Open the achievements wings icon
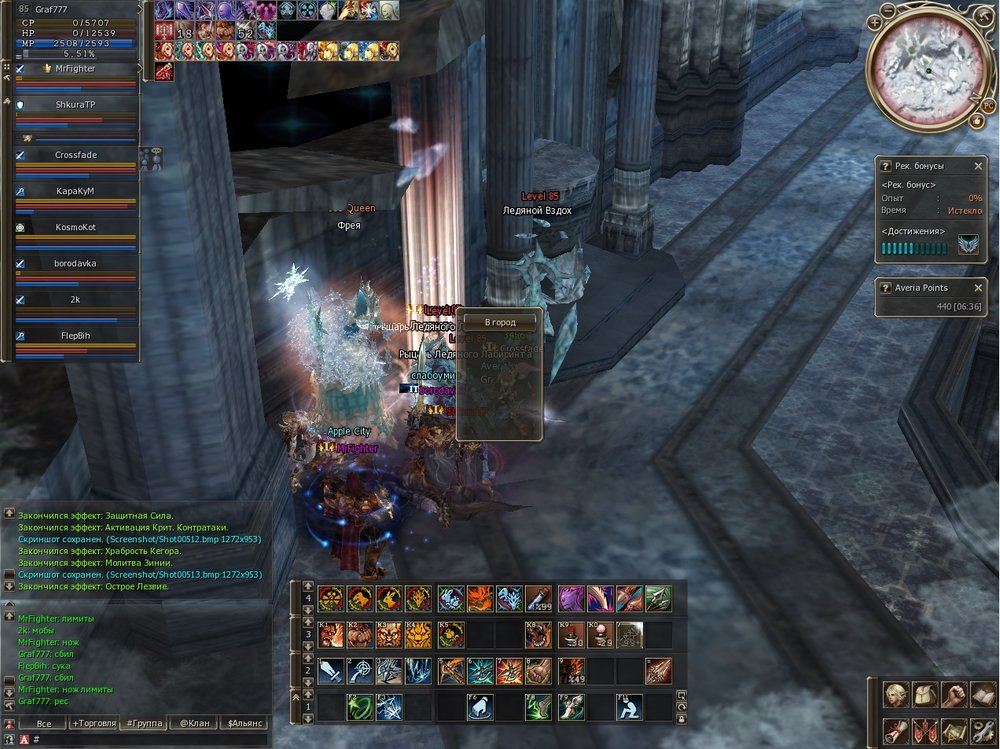 (x=967, y=246)
